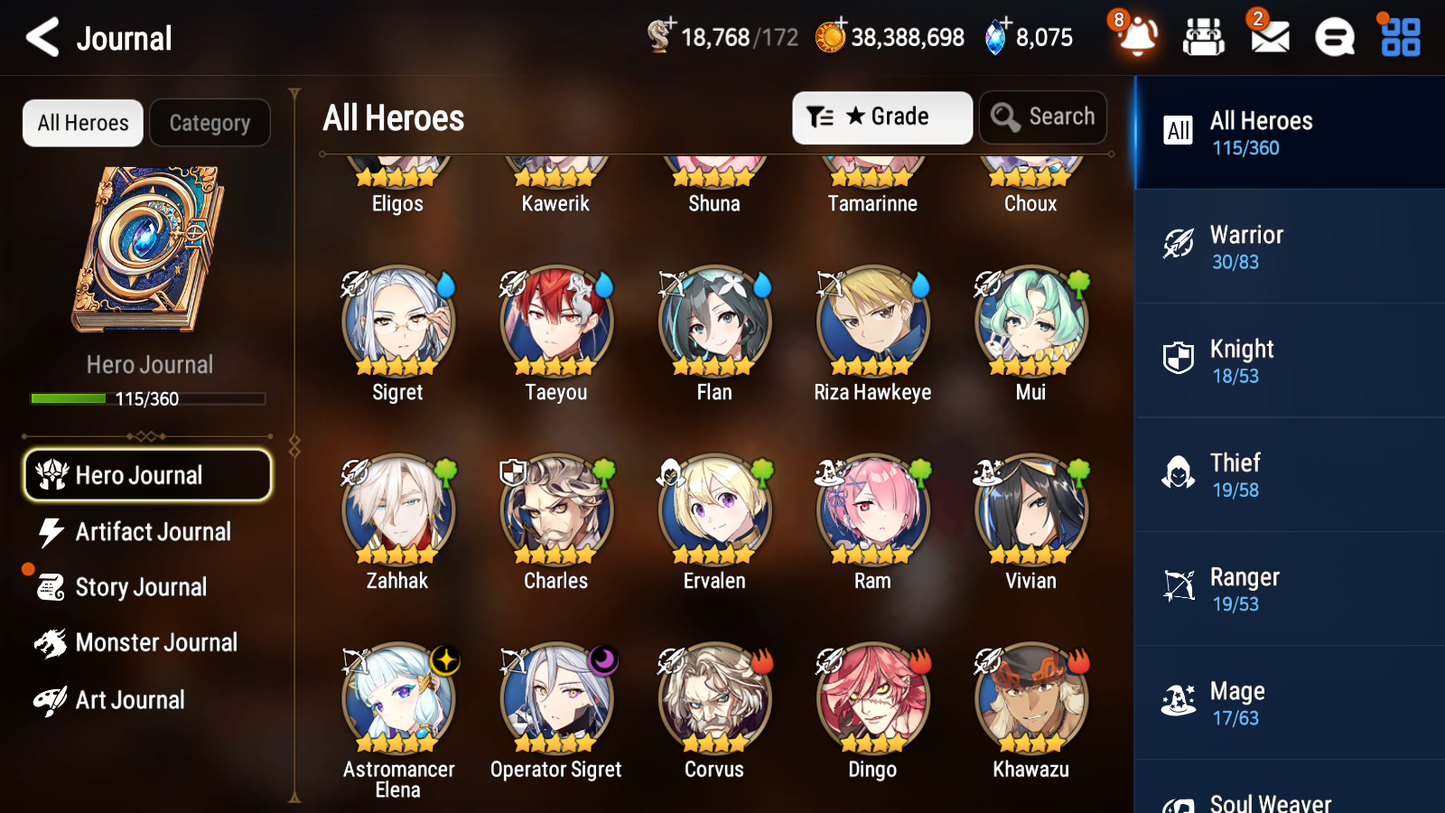
Task: Open the backpack inventory icon
Action: tap(1203, 36)
